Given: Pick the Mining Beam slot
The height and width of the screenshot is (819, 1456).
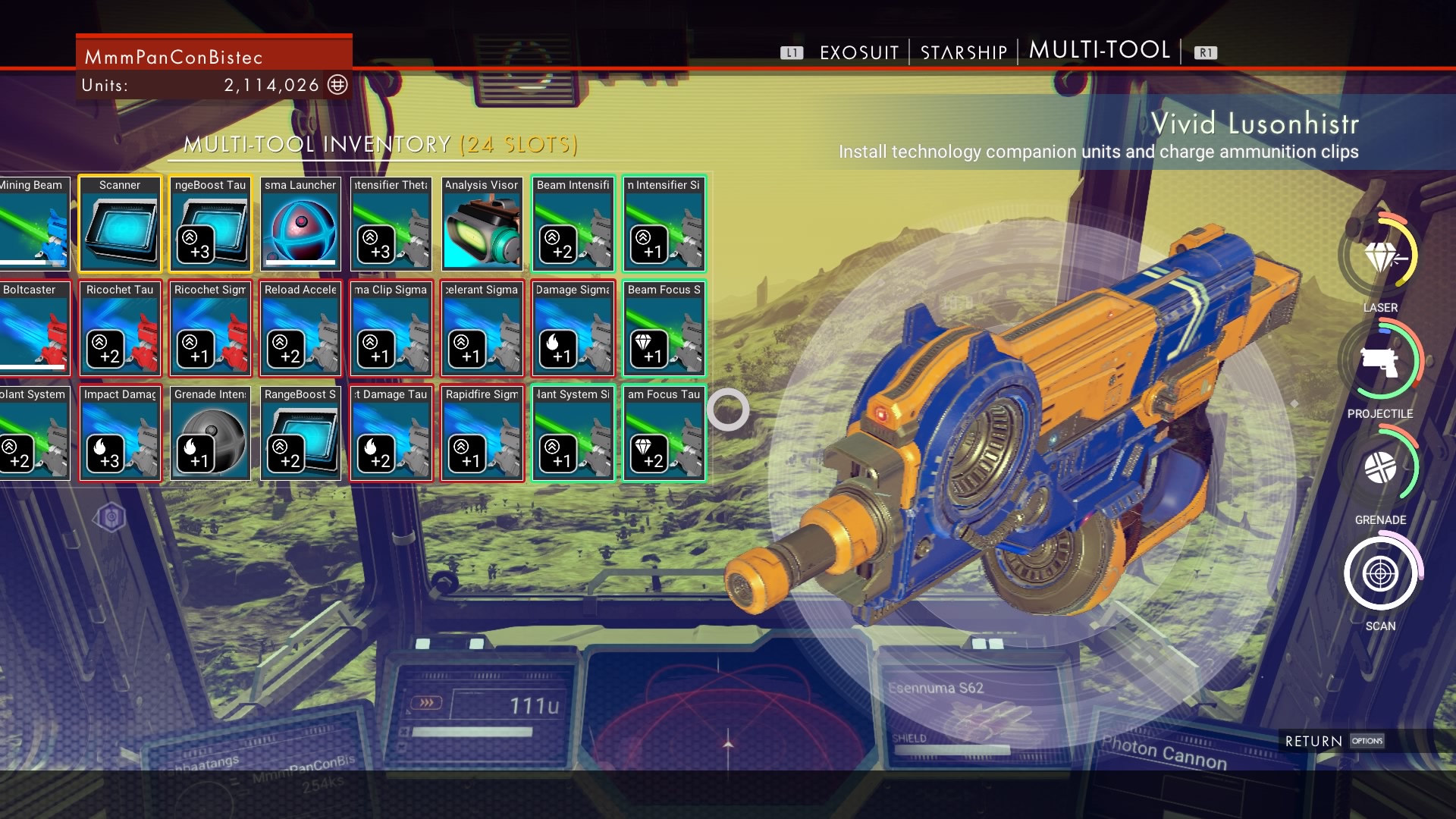Looking at the screenshot, I should point(33,224).
